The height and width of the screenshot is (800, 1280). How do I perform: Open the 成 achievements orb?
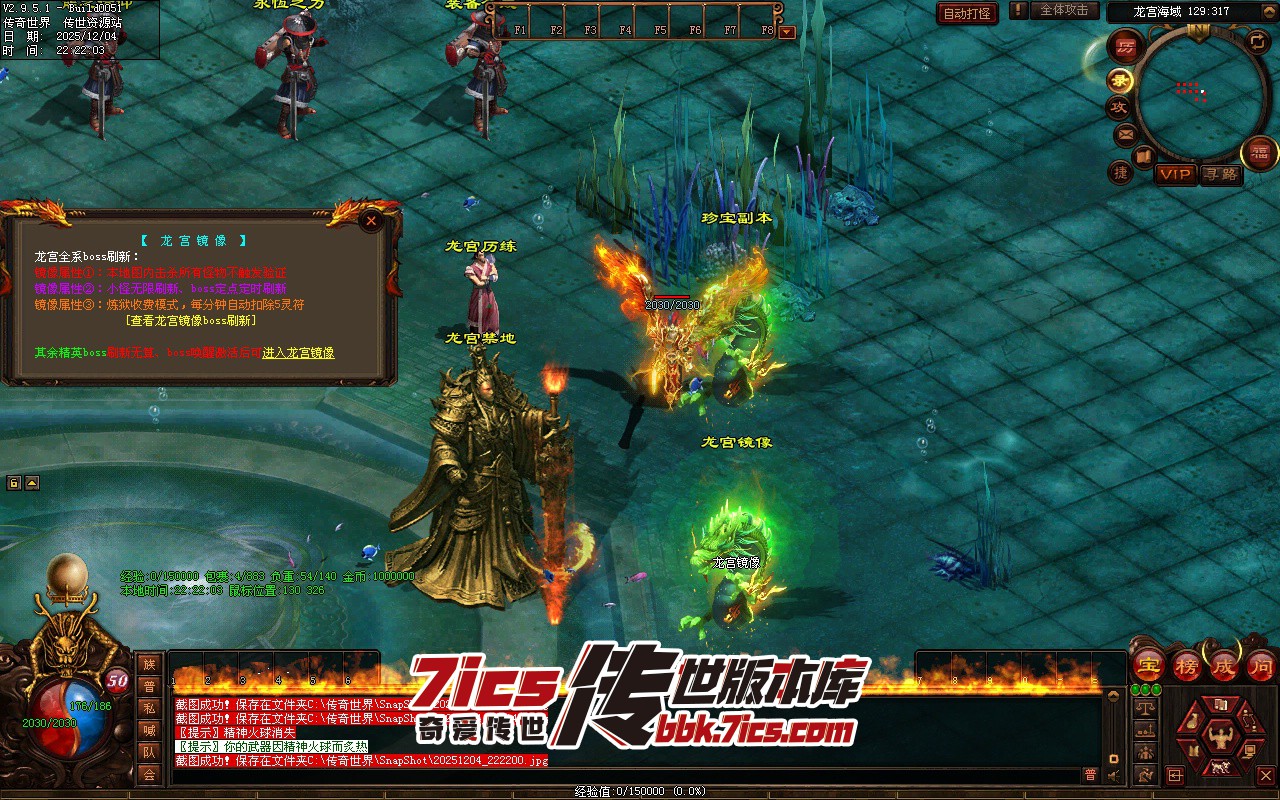(x=1224, y=665)
